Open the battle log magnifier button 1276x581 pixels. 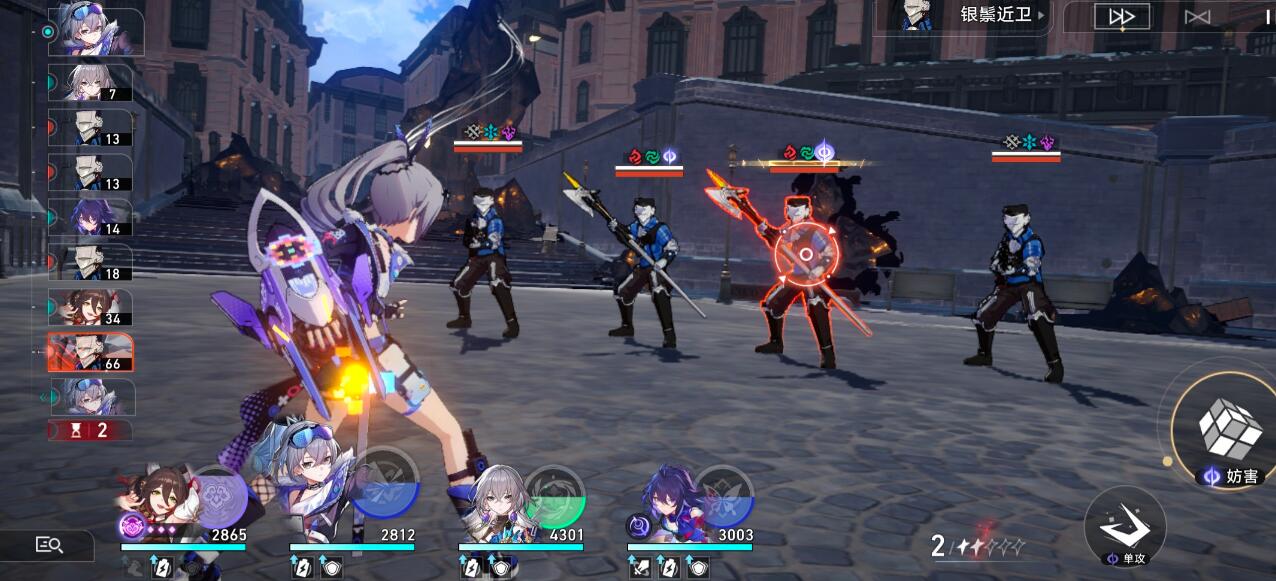(x=49, y=545)
